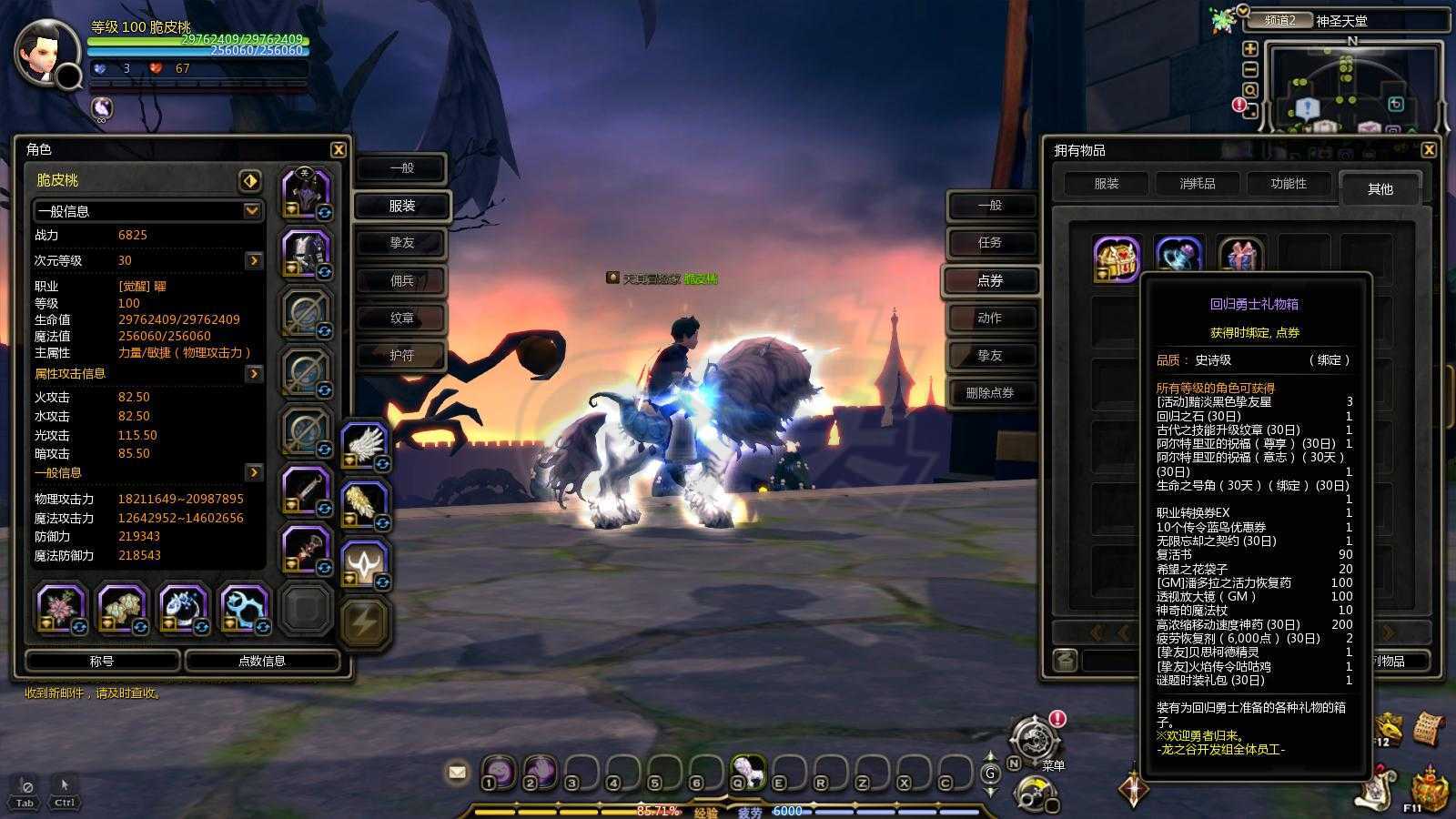This screenshot has height=819, width=1456.
Task: Select the 佣兵 character tab
Action: point(401,280)
